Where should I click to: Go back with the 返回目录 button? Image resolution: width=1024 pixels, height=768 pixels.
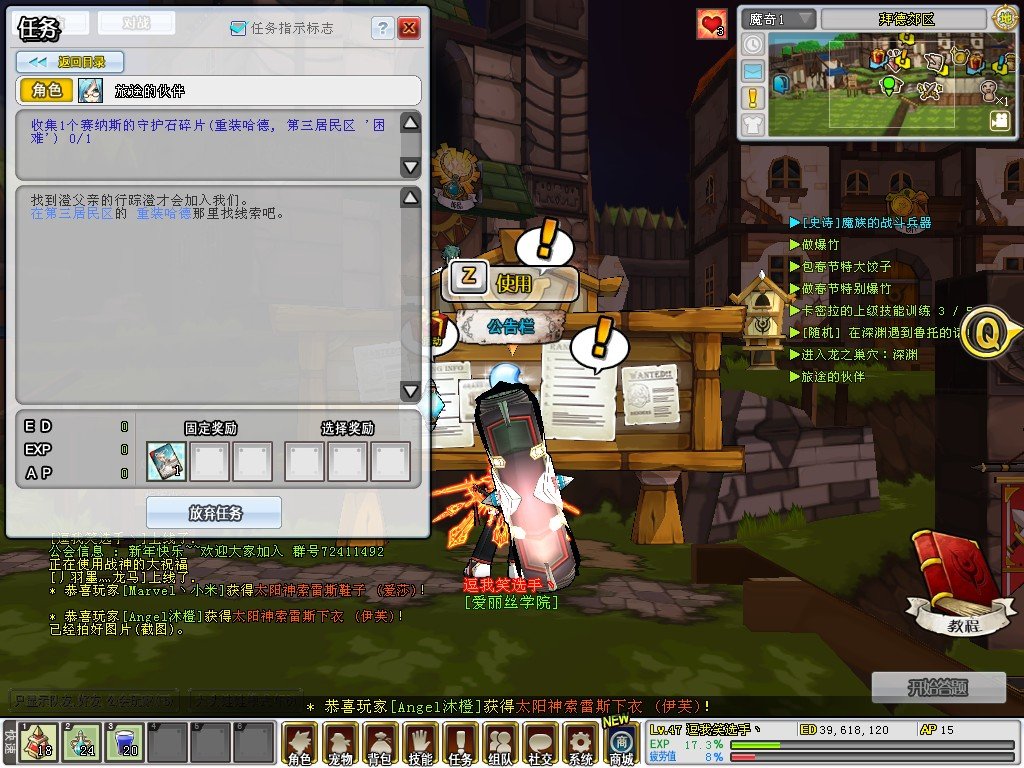[x=69, y=62]
